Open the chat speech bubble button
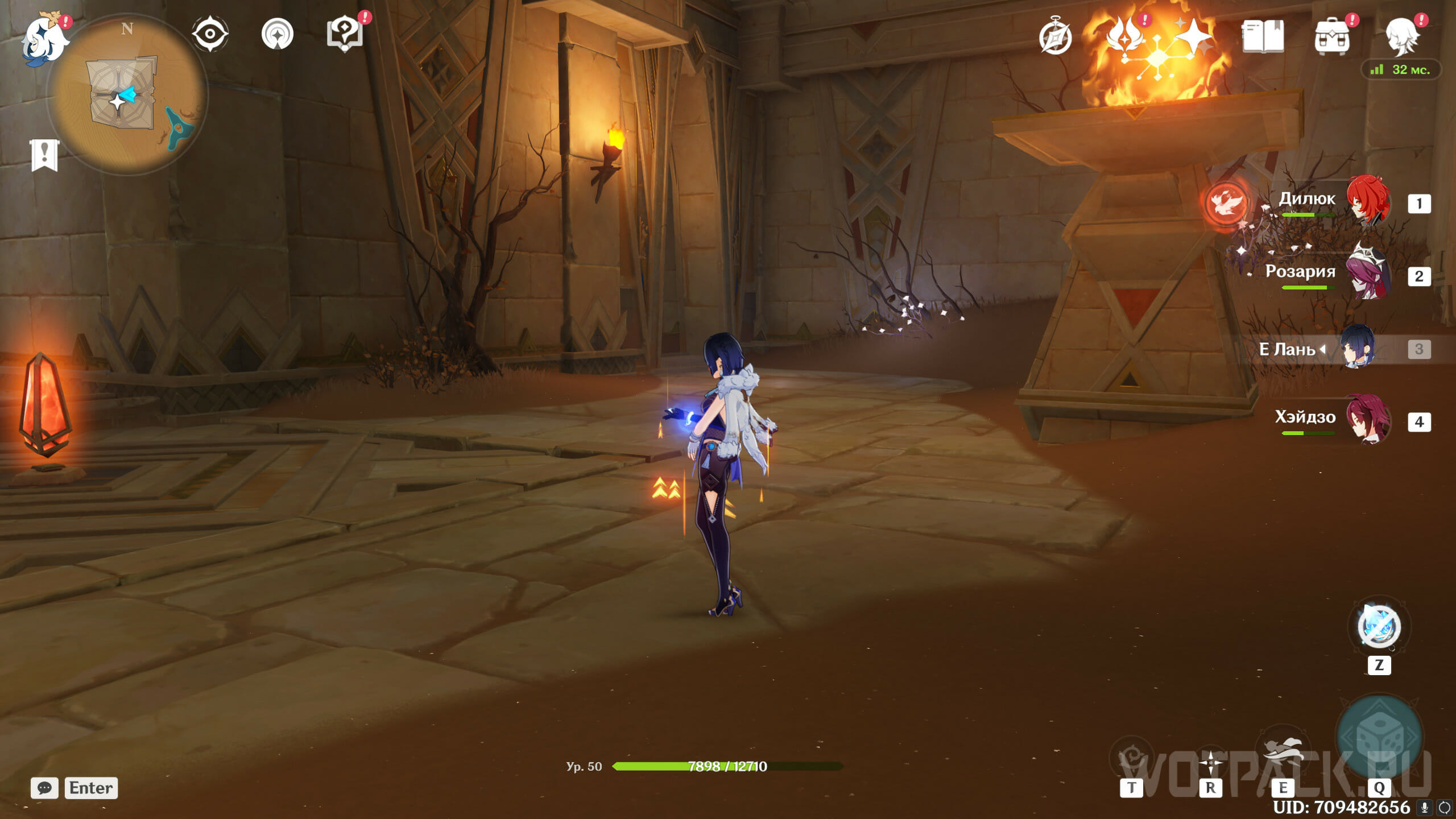 click(x=44, y=788)
